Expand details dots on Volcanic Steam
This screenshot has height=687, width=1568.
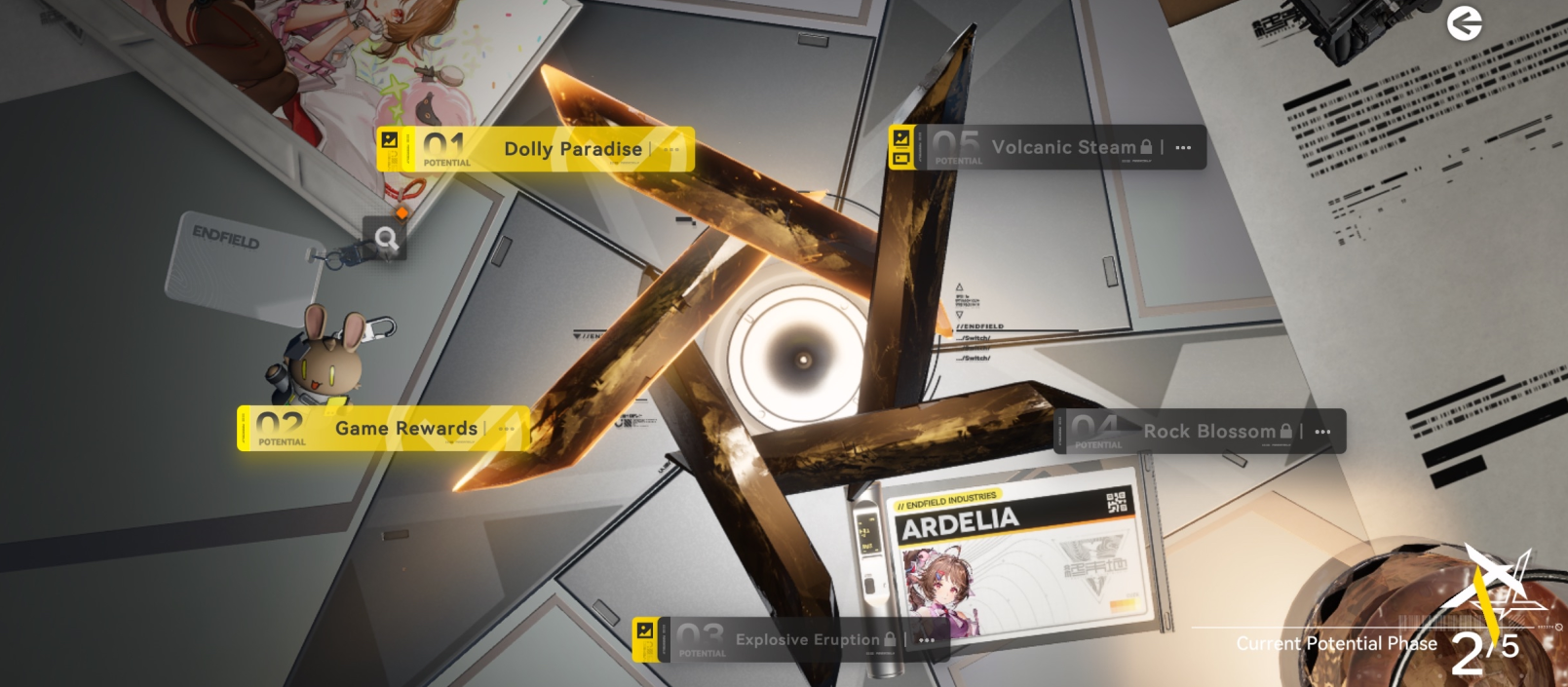[1183, 148]
